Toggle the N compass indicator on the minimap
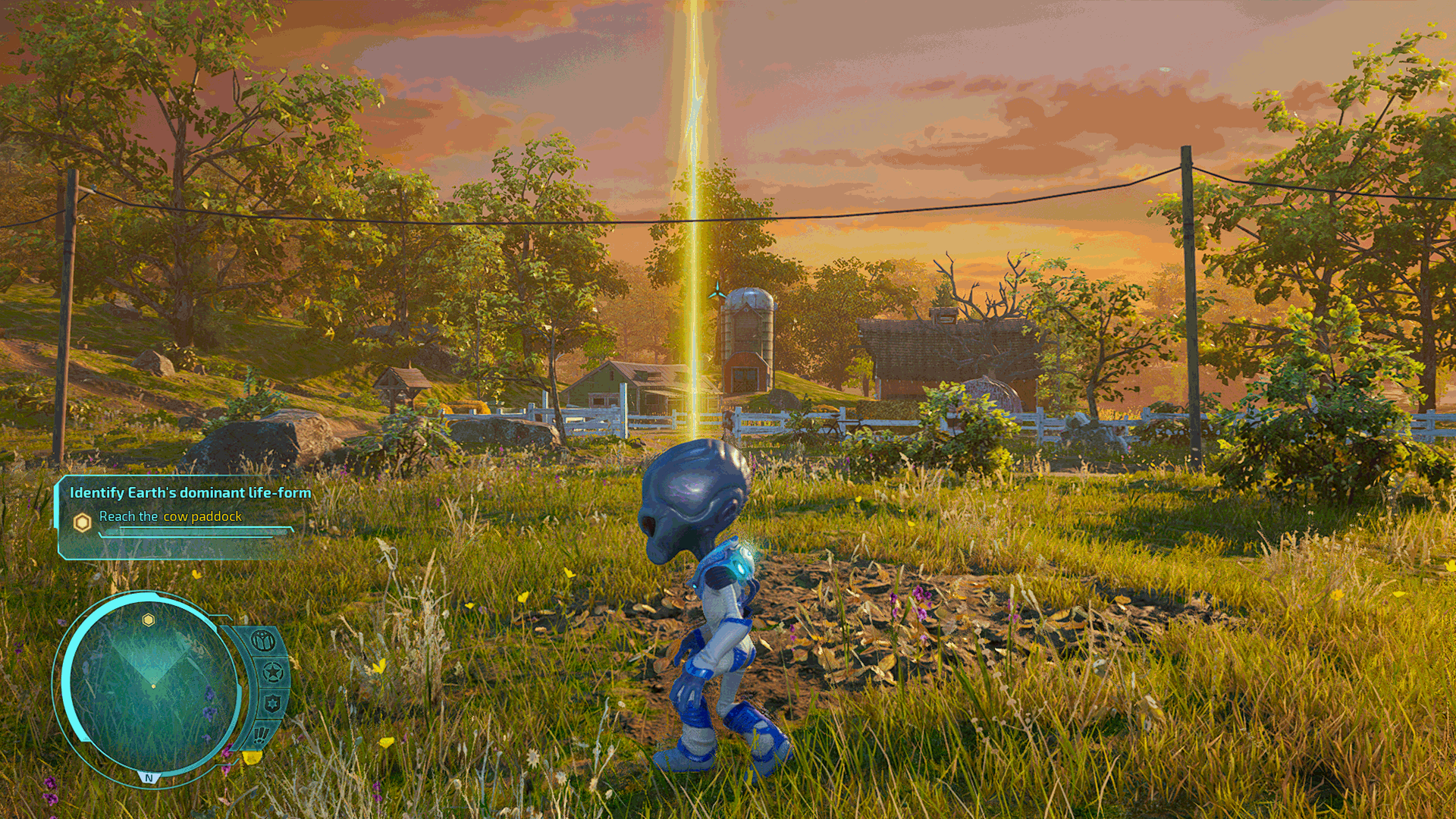The width and height of the screenshot is (1456, 819). (149, 777)
